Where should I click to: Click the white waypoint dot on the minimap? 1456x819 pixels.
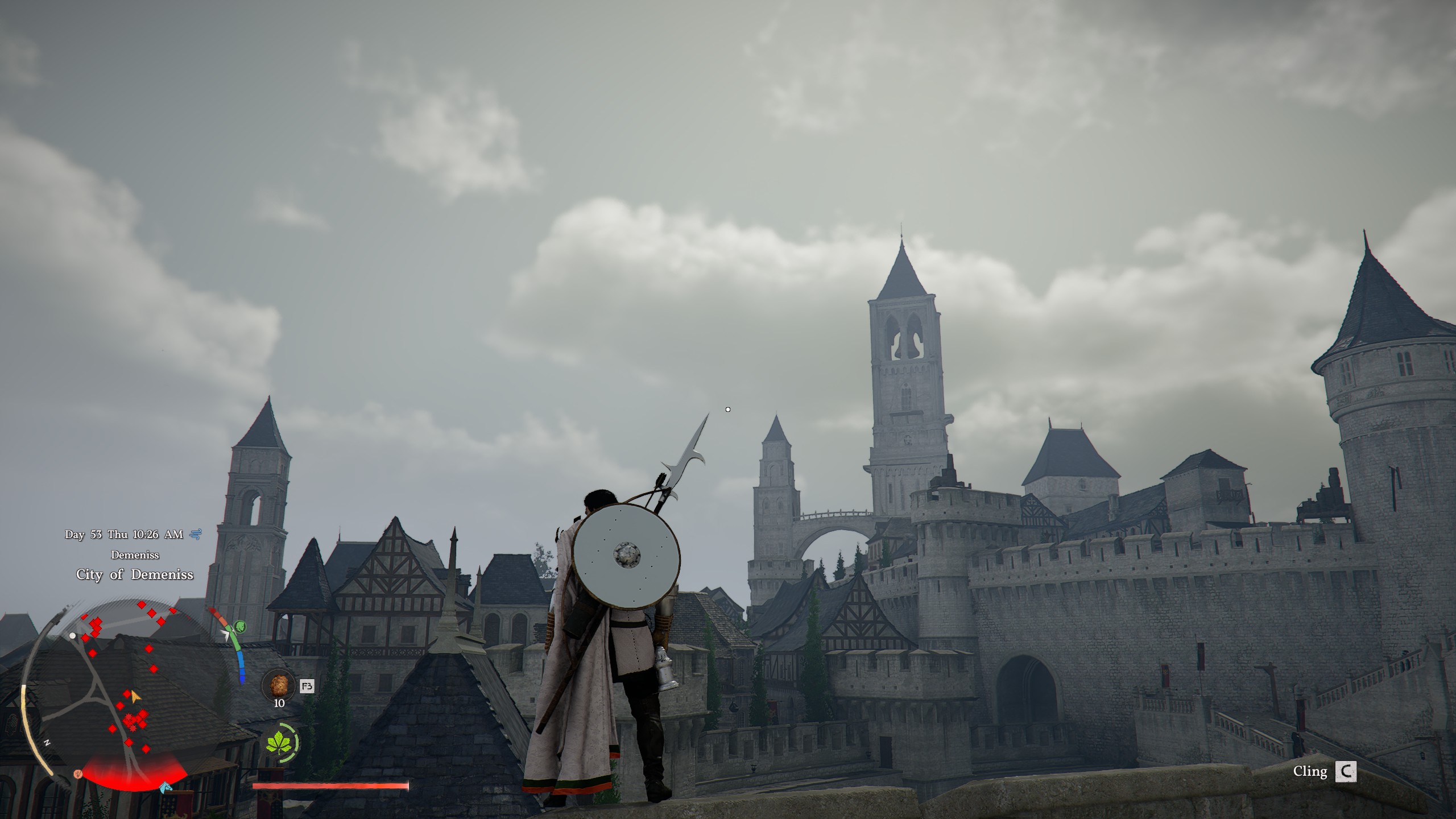tap(72, 636)
